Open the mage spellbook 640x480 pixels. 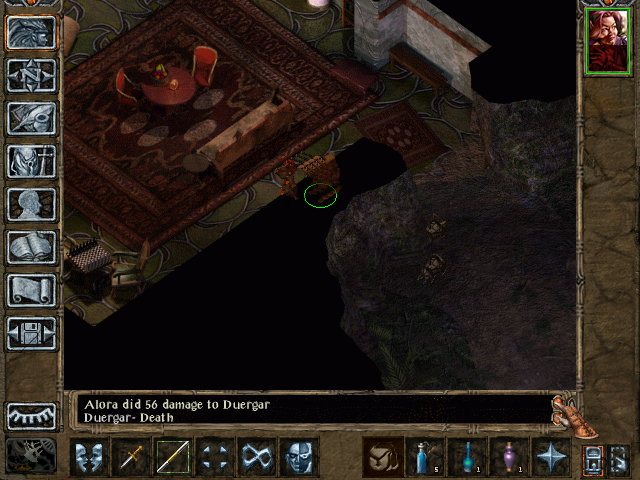[x=32, y=247]
